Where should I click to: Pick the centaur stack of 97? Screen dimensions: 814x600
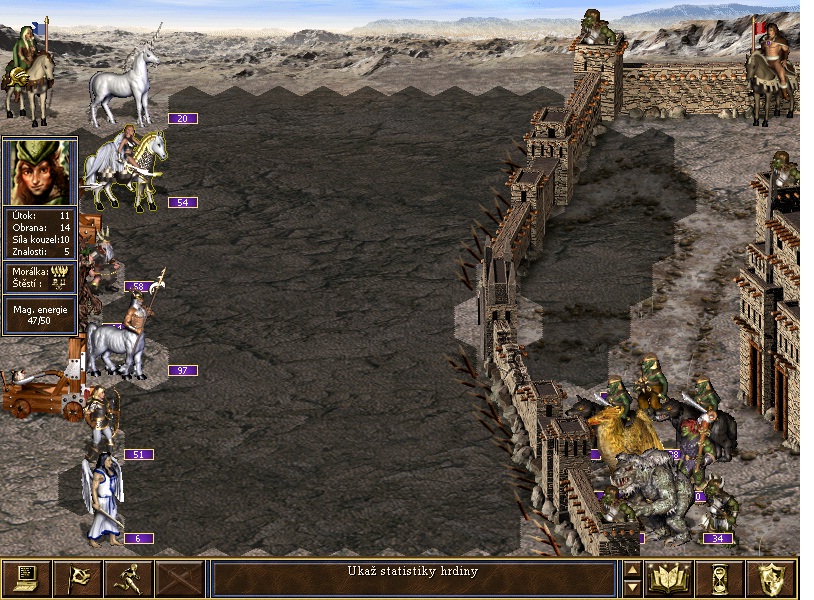(118, 335)
